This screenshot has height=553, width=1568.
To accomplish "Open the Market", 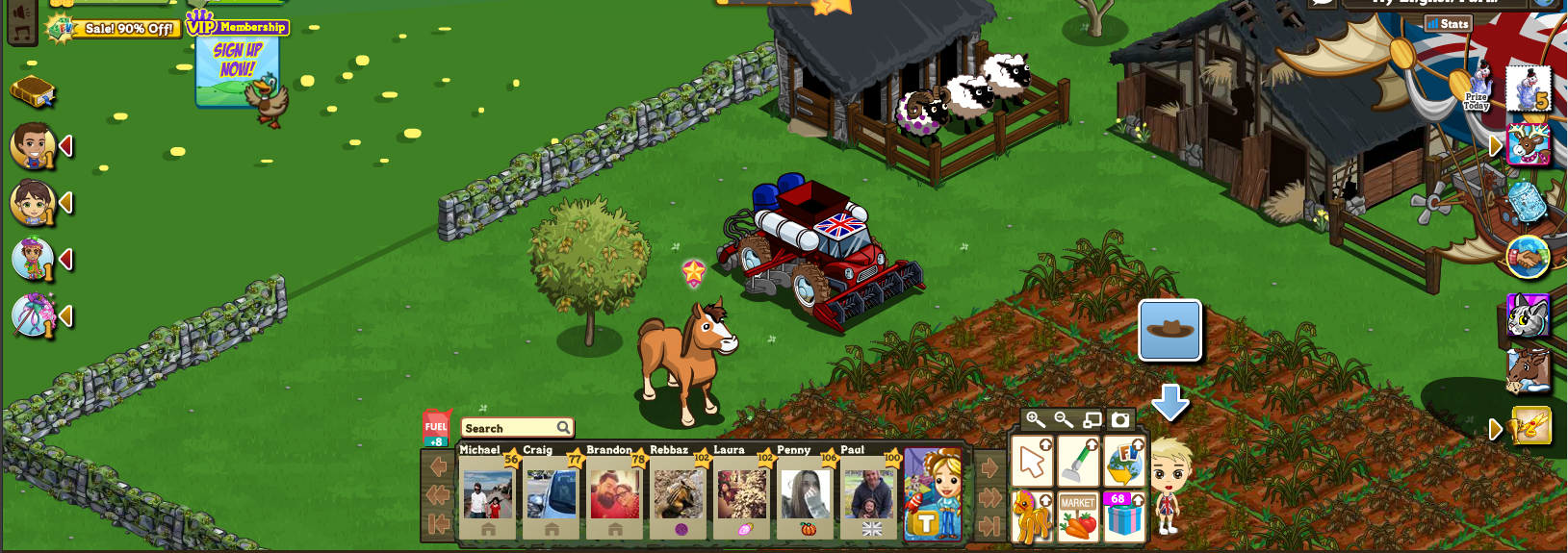I will click(x=1078, y=516).
